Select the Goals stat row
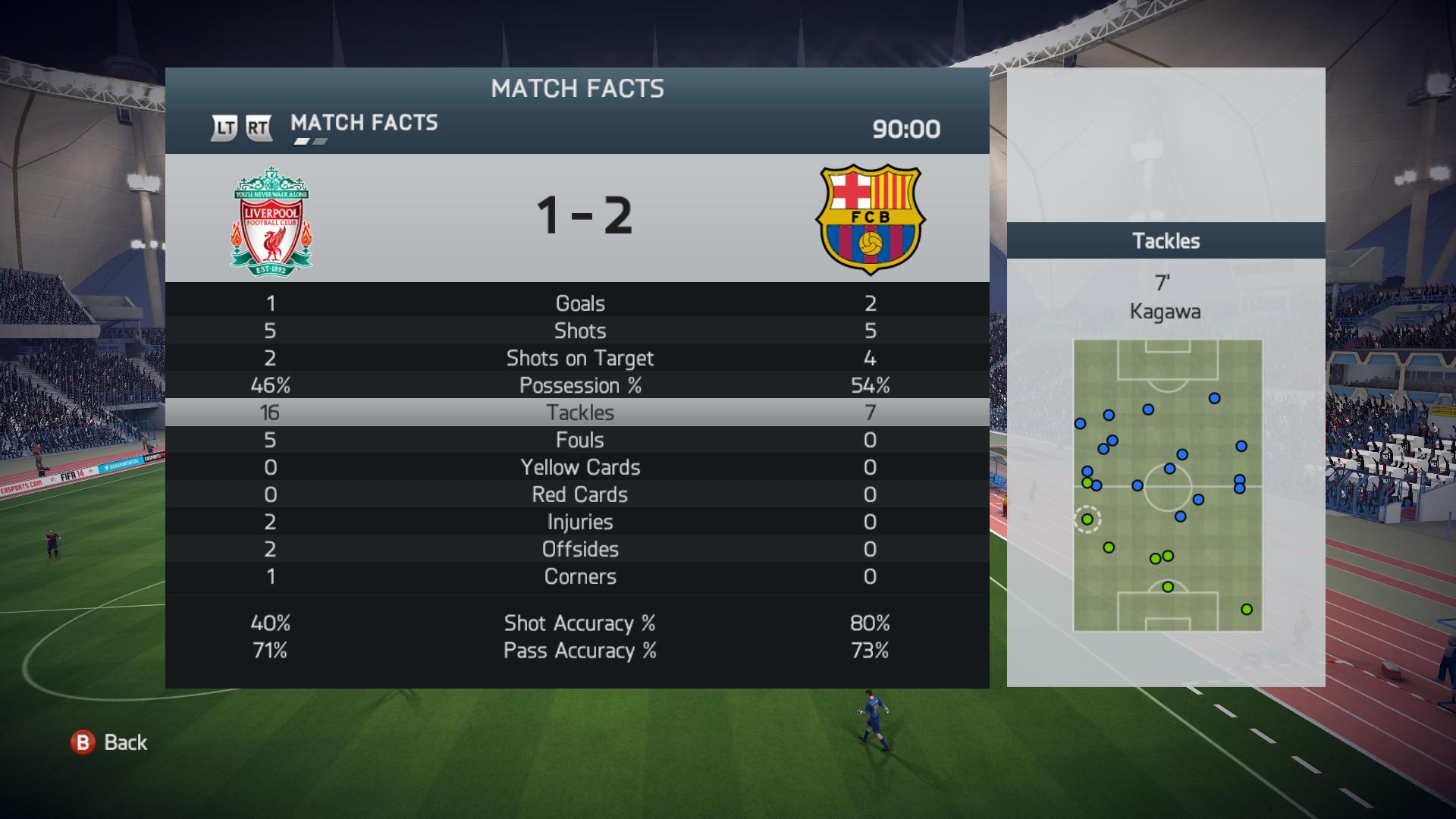This screenshot has width=1456, height=819. pyautogui.click(x=579, y=303)
